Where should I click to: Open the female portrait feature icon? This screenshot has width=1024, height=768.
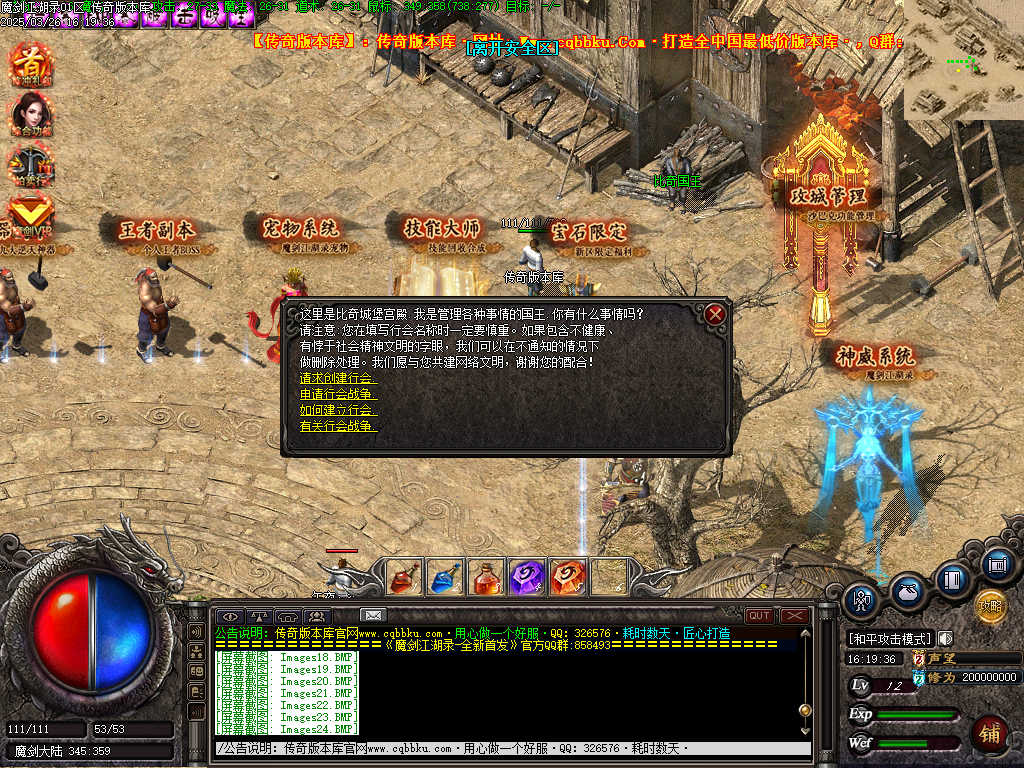point(30,114)
